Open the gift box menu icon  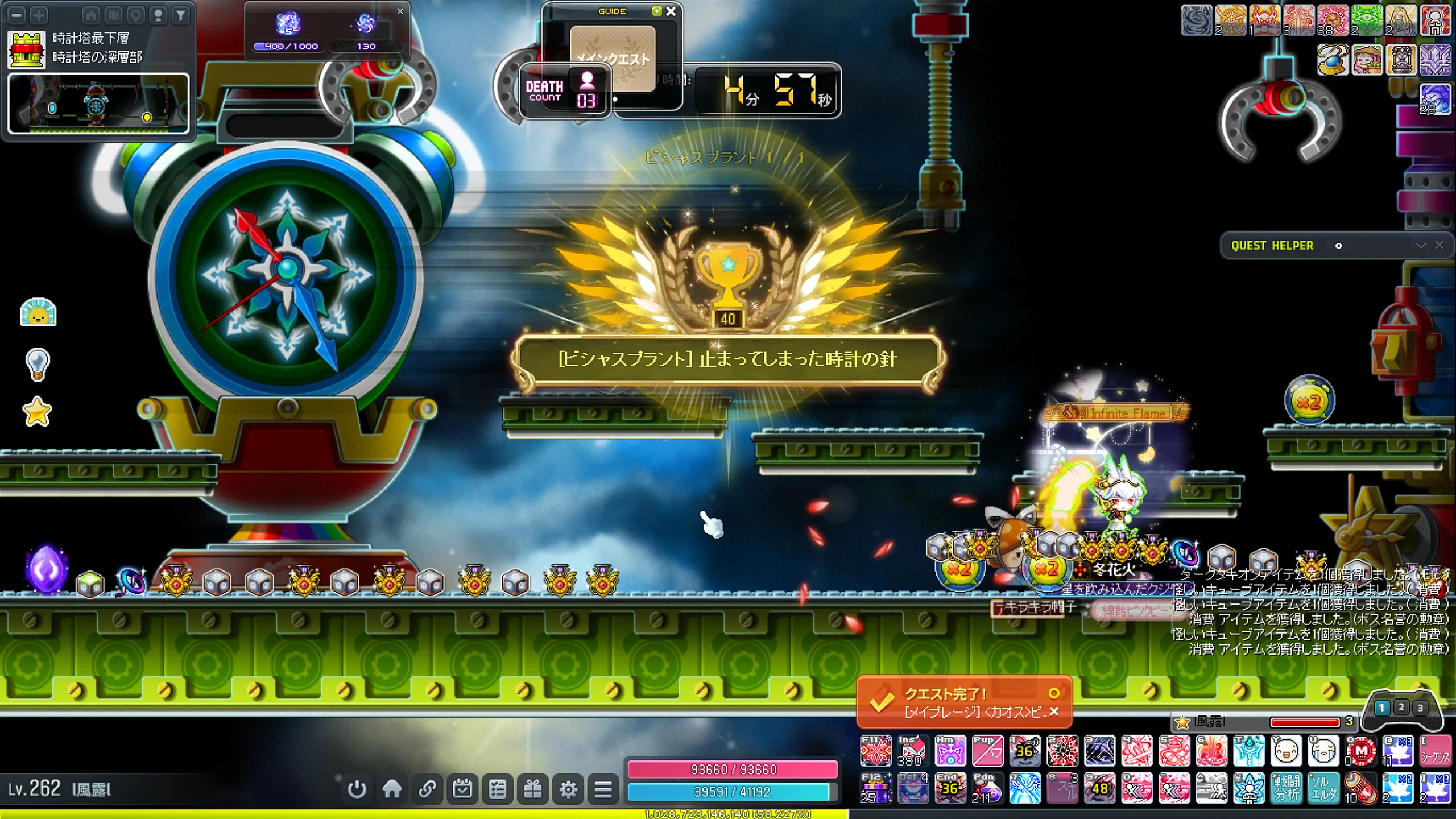point(533,789)
